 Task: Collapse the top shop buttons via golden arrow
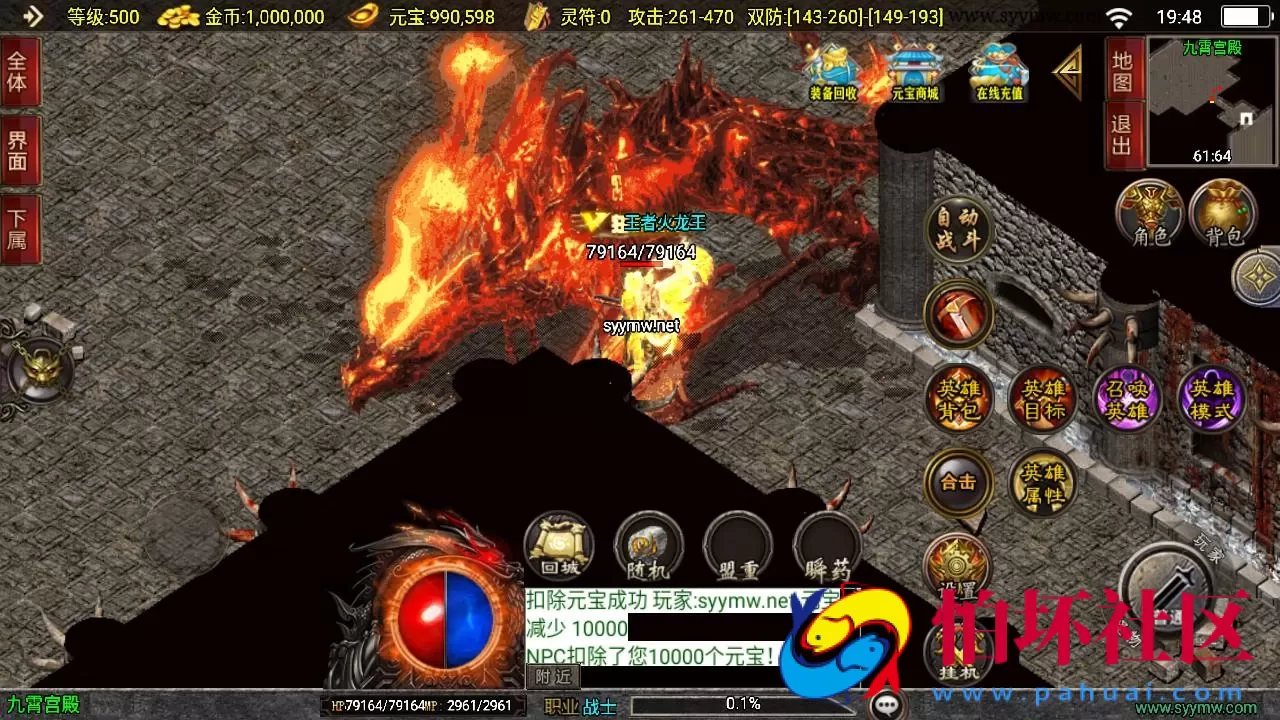click(x=1068, y=70)
